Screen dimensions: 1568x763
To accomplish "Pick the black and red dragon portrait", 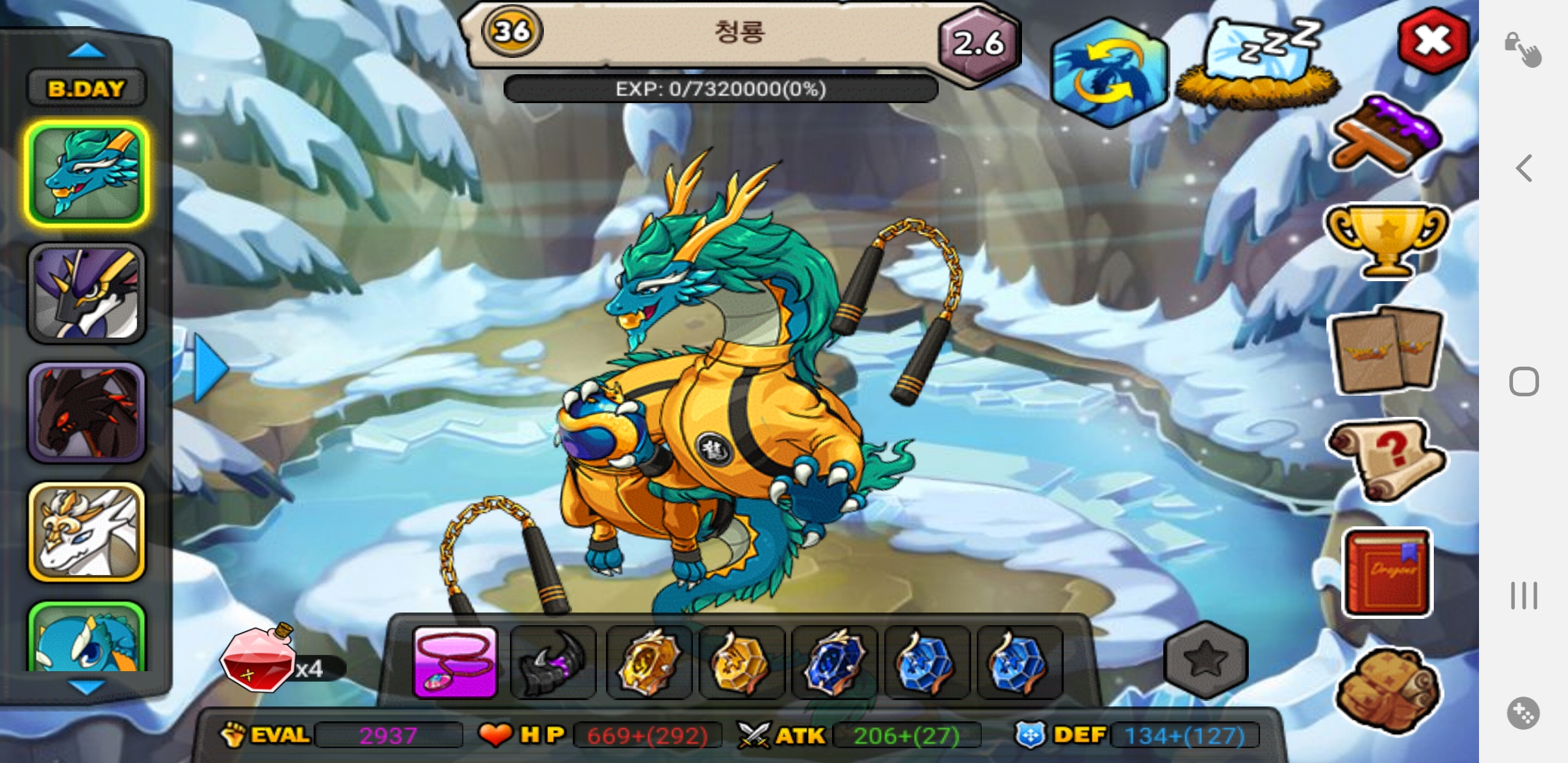I will [x=86, y=413].
